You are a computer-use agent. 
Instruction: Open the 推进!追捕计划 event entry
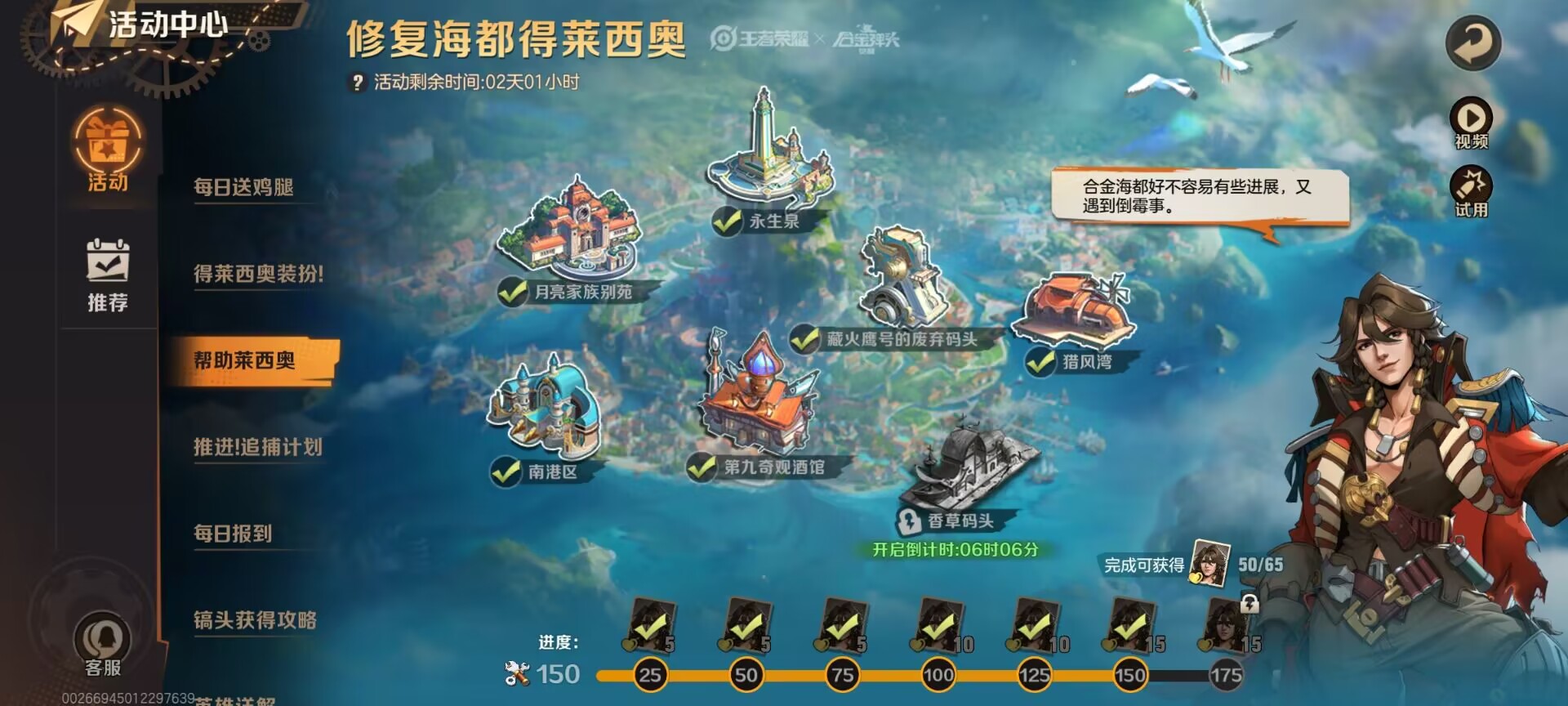tap(257, 447)
